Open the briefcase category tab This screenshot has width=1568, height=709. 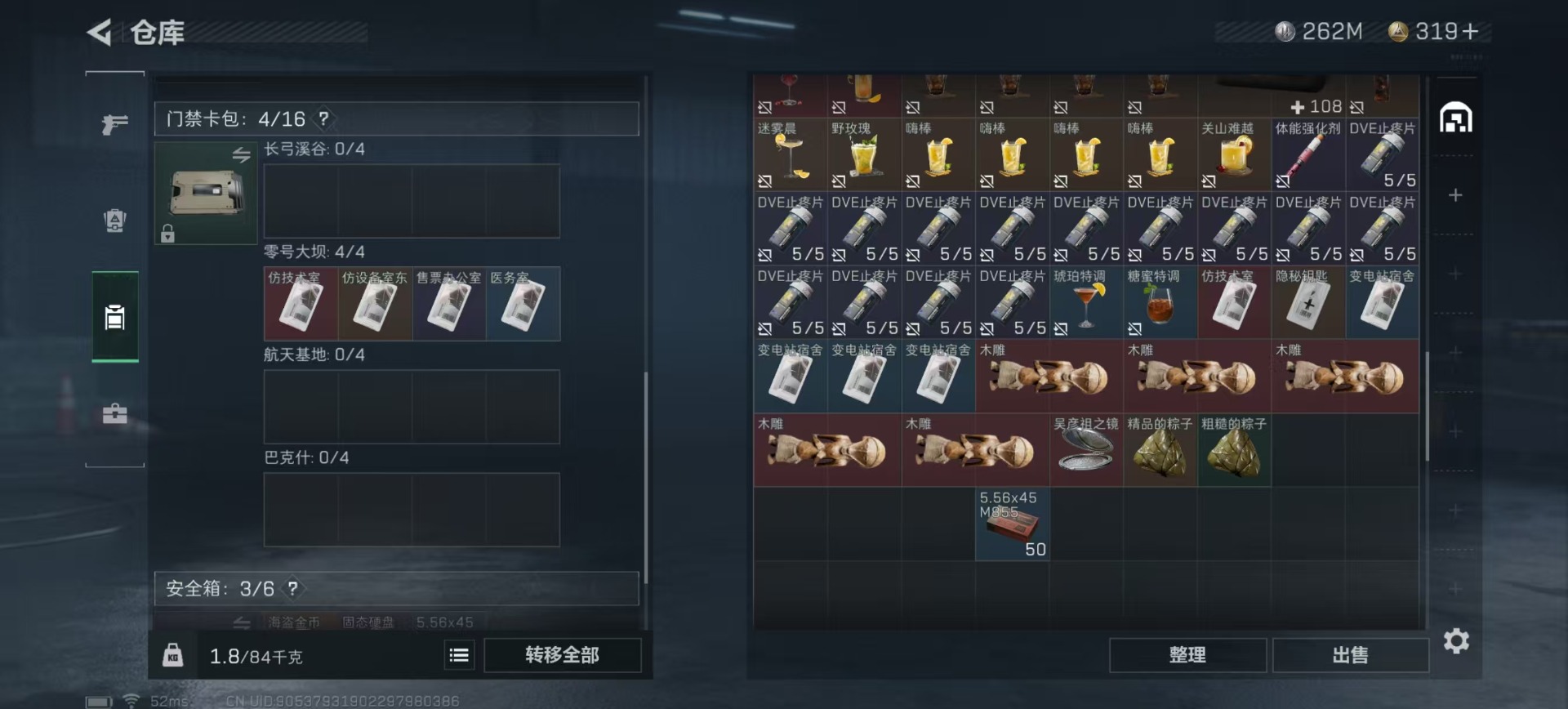point(115,413)
